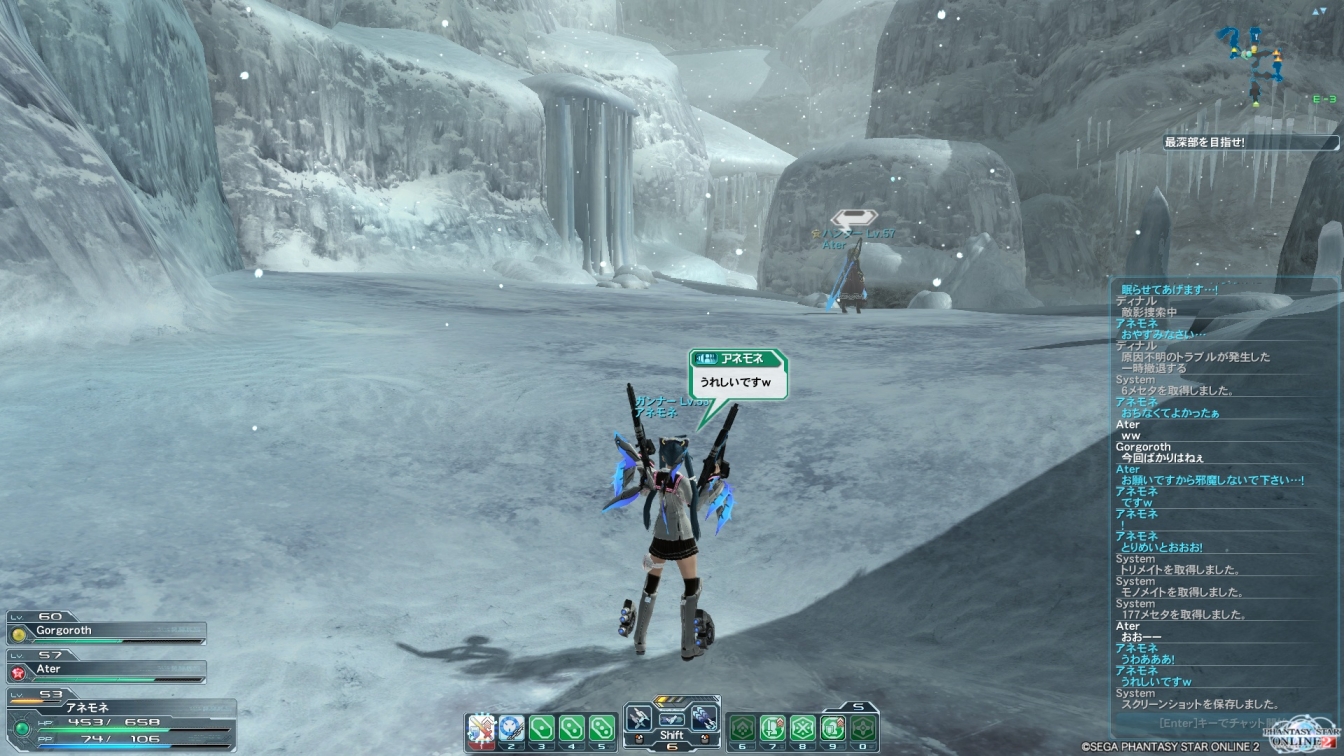
Task: Use the two-dot green consumable in slot 4
Action: point(572,727)
